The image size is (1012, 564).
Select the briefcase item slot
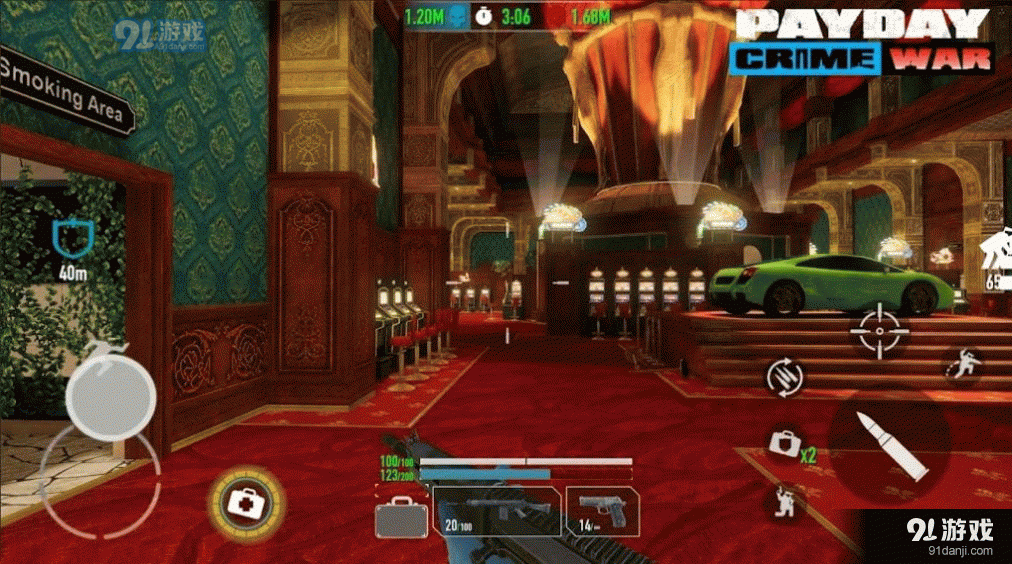[401, 518]
